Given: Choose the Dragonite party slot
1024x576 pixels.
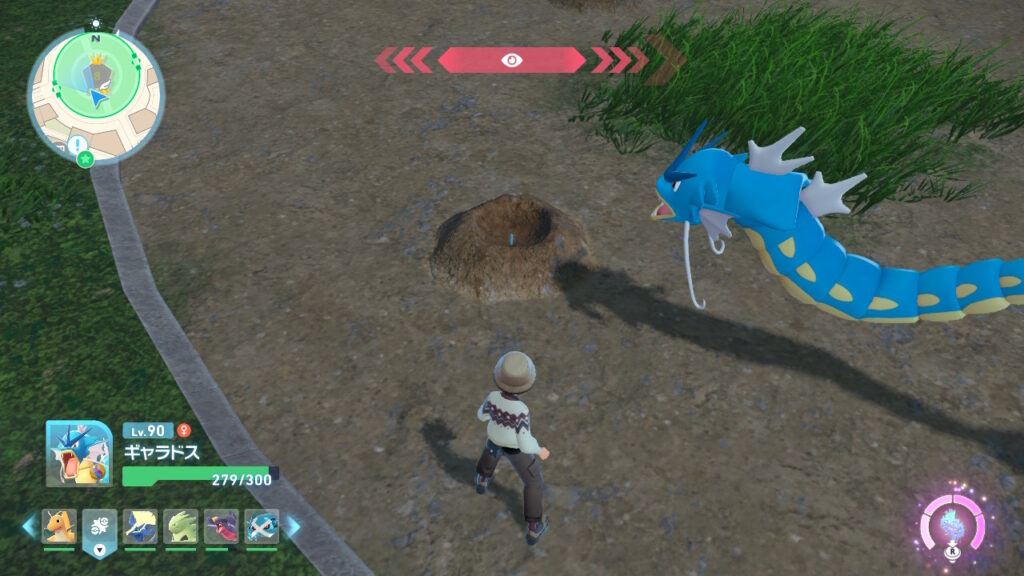Looking at the screenshot, I should (x=59, y=527).
